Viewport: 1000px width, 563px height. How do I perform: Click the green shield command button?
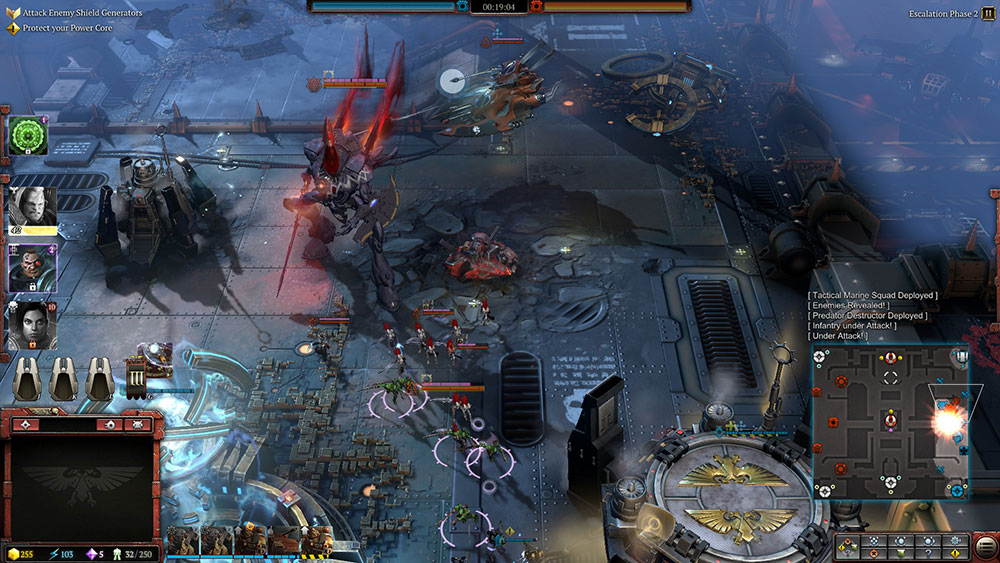pyautogui.click(x=901, y=553)
